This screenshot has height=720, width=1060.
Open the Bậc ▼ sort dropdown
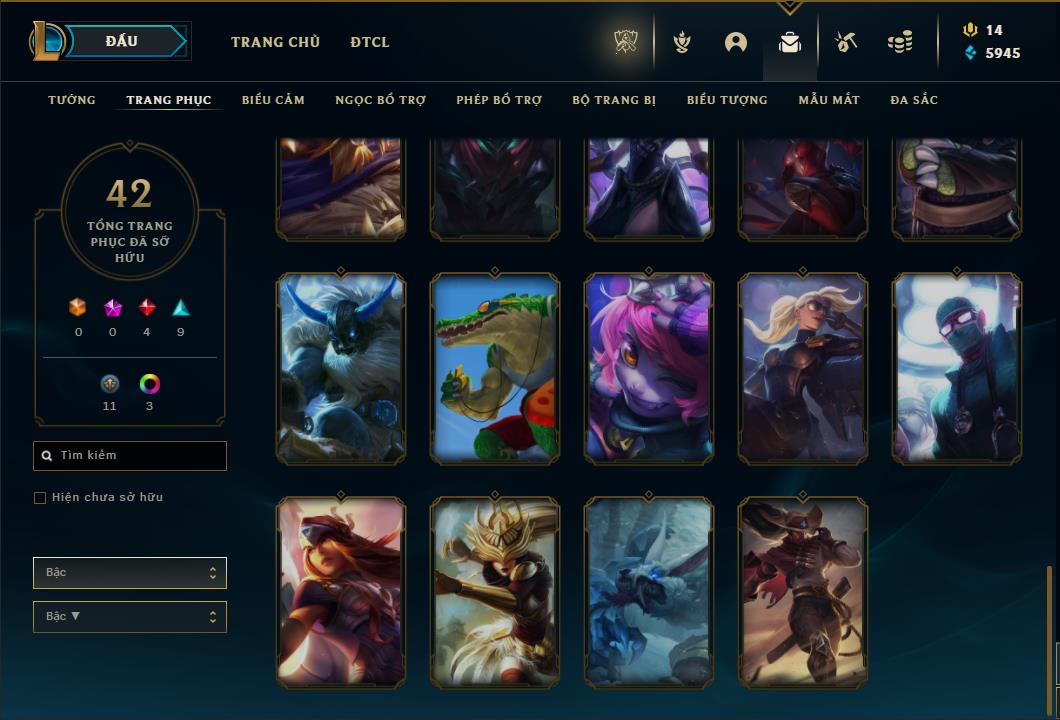pos(130,617)
